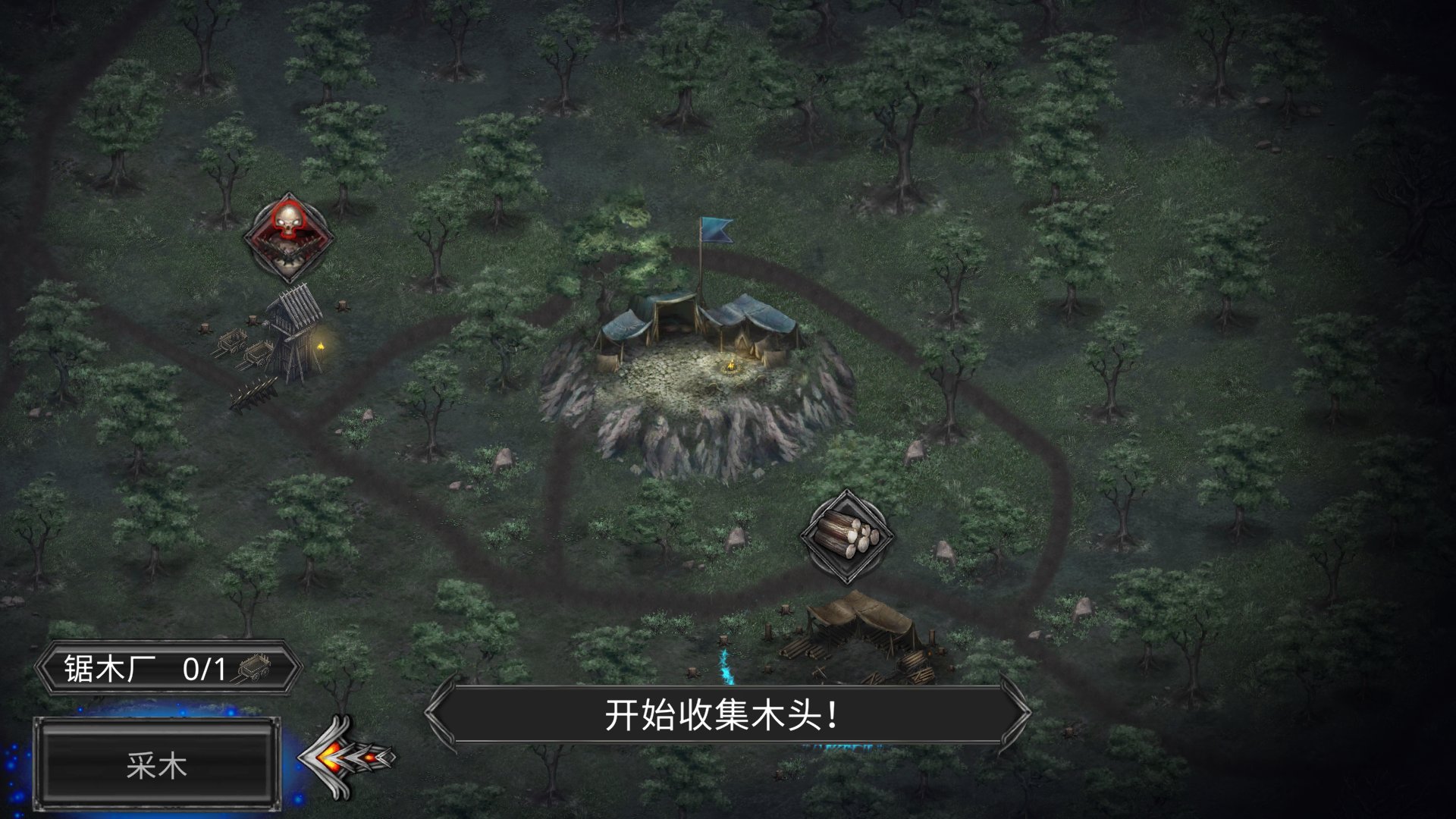
Task: Click the 采木 wood gathering button
Action: point(157,765)
